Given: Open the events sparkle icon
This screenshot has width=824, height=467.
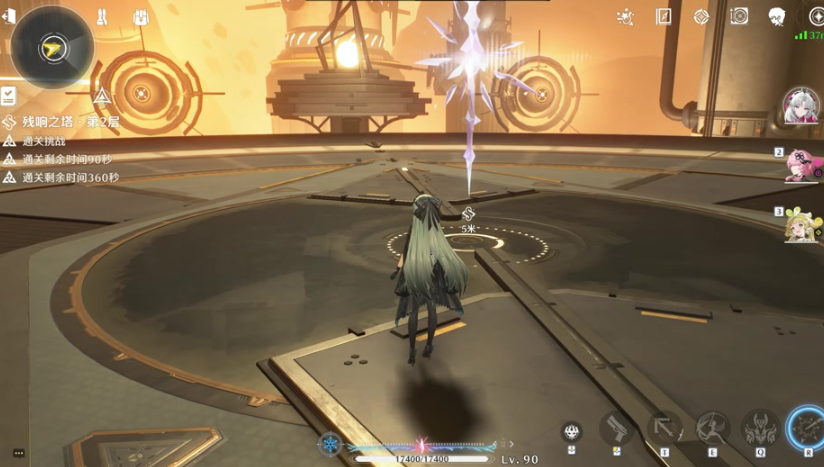Looking at the screenshot, I should pyautogui.click(x=626, y=17).
